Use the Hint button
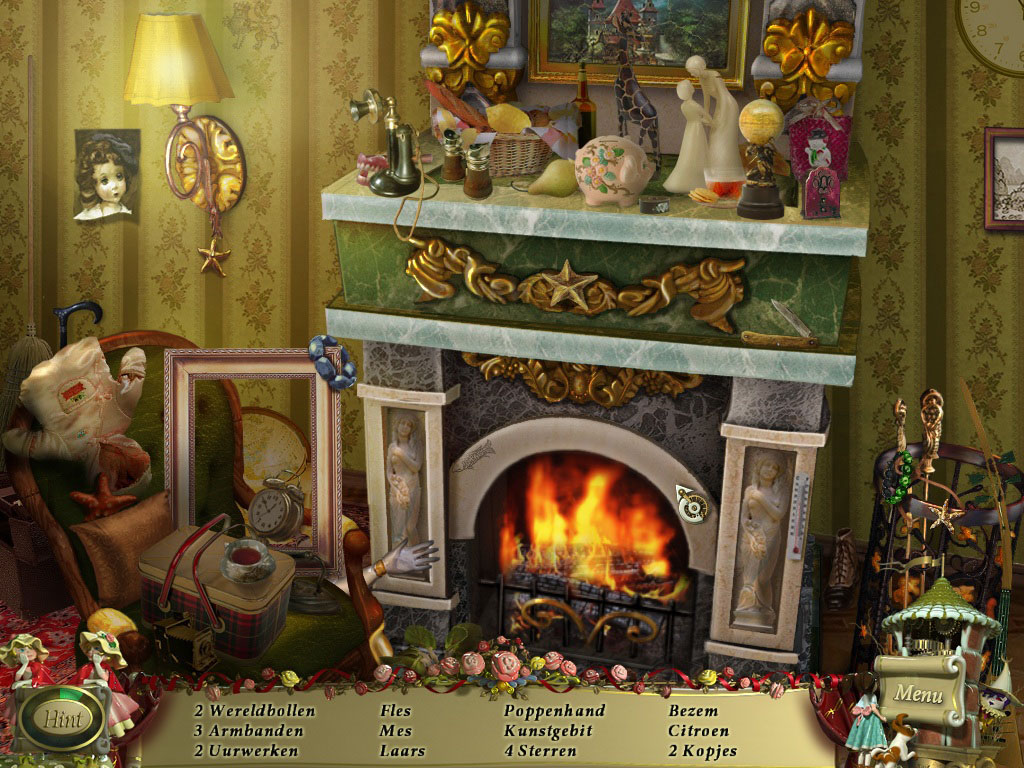This screenshot has height=768, width=1024. coord(62,718)
